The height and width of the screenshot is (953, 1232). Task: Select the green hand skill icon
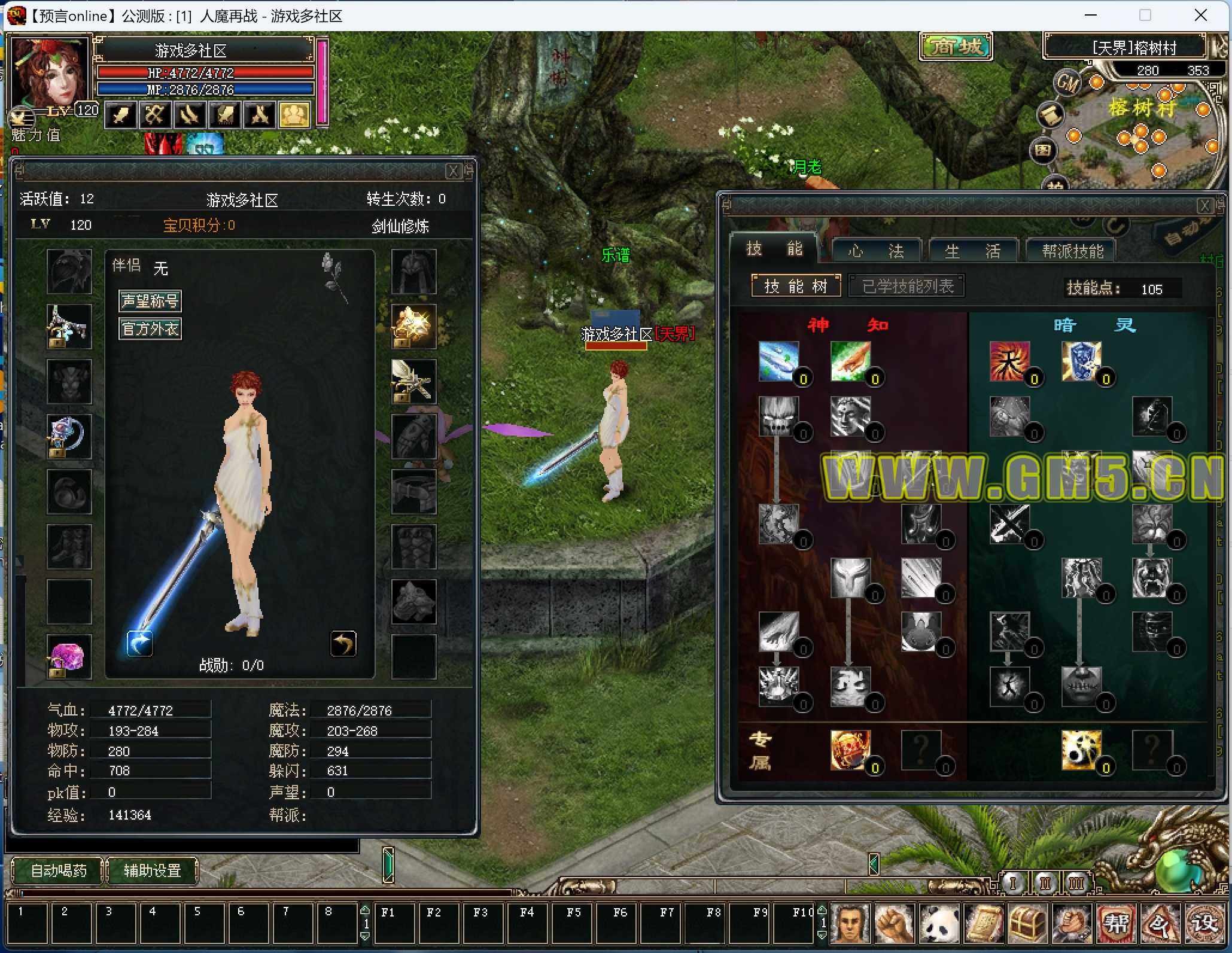[850, 361]
